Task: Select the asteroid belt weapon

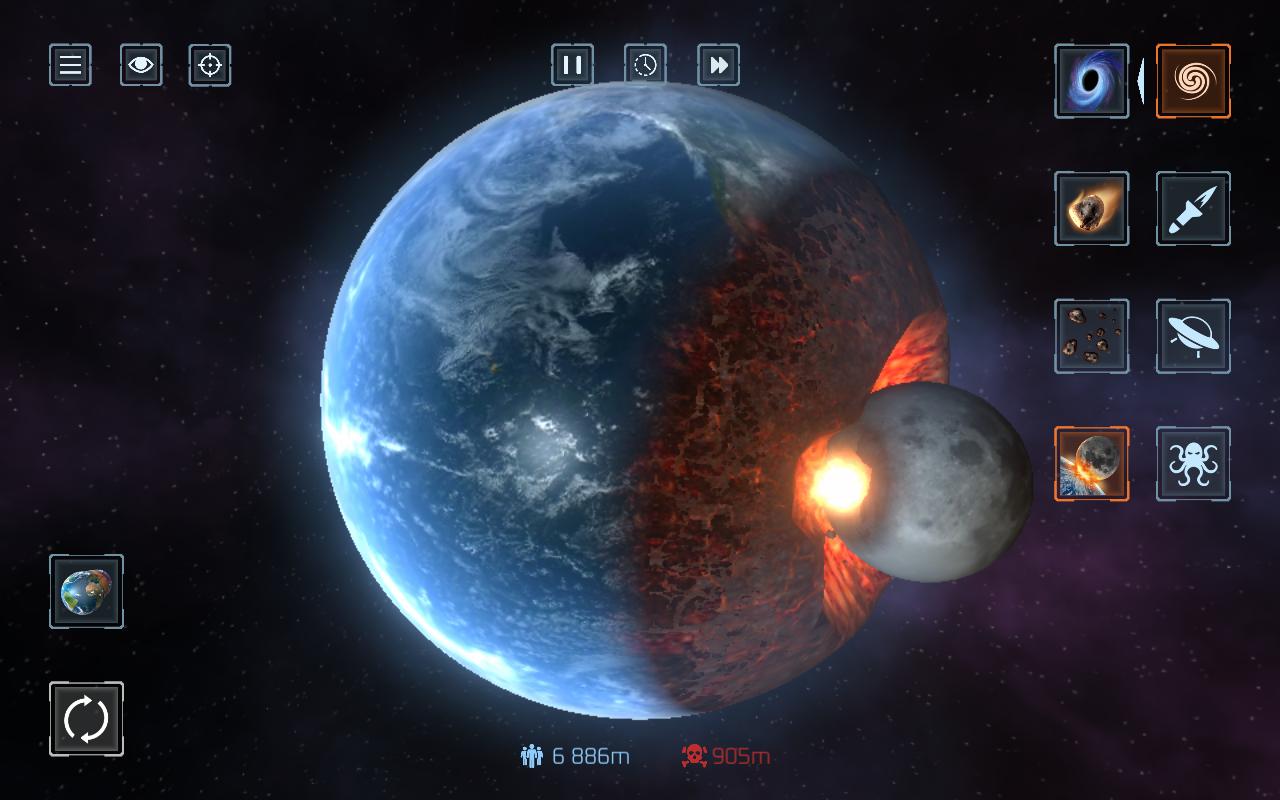Action: 1091,337
